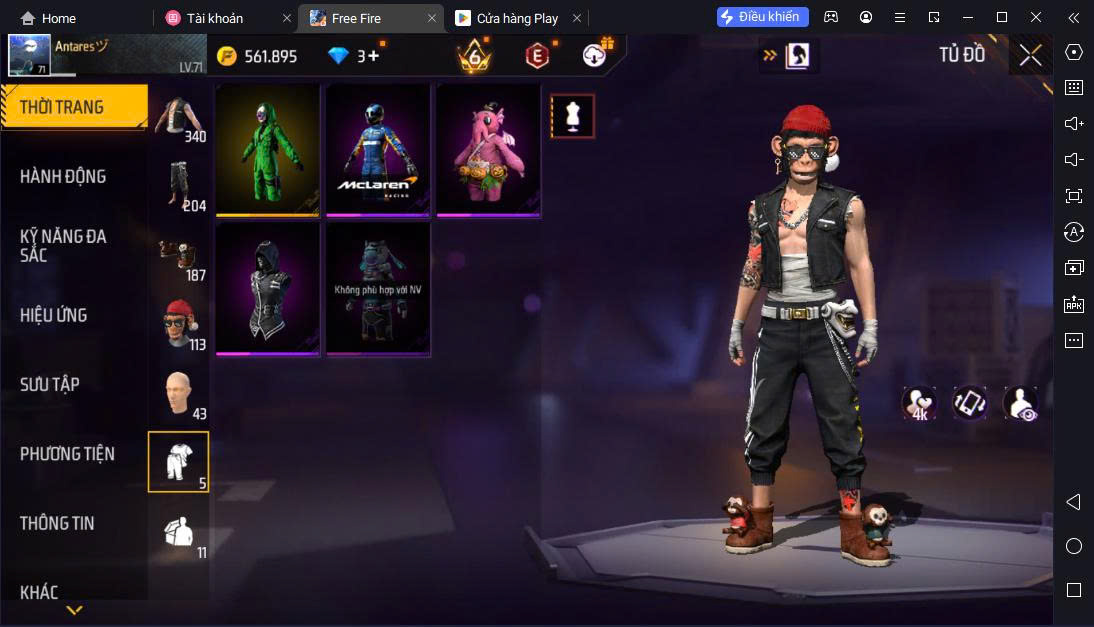Open the KỸ NĂNG ĐA SẮC section

pos(63,245)
